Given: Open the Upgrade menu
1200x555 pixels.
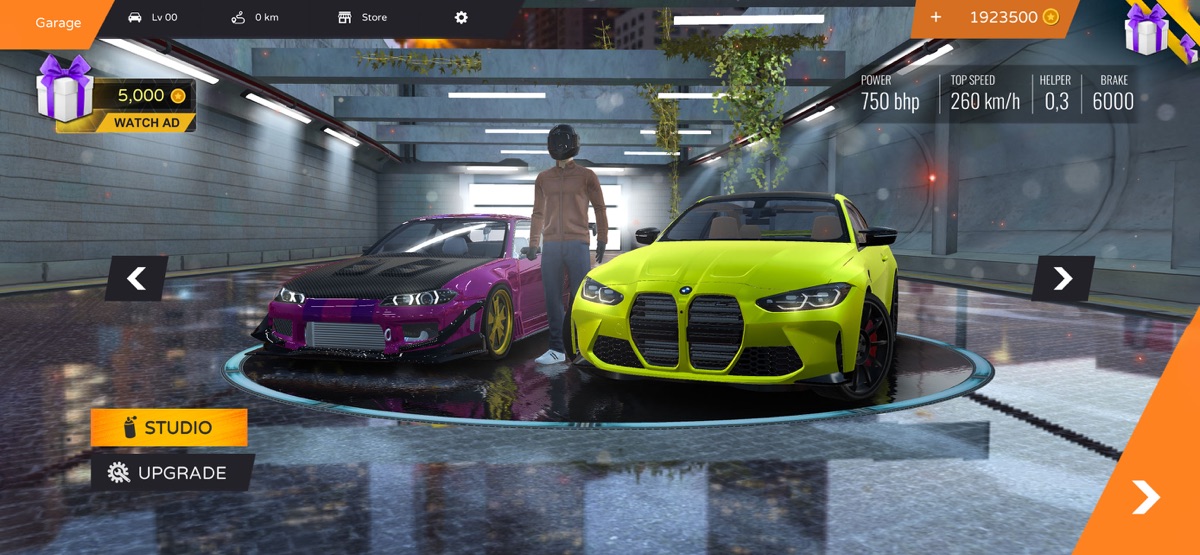Looking at the screenshot, I should tap(171, 473).
